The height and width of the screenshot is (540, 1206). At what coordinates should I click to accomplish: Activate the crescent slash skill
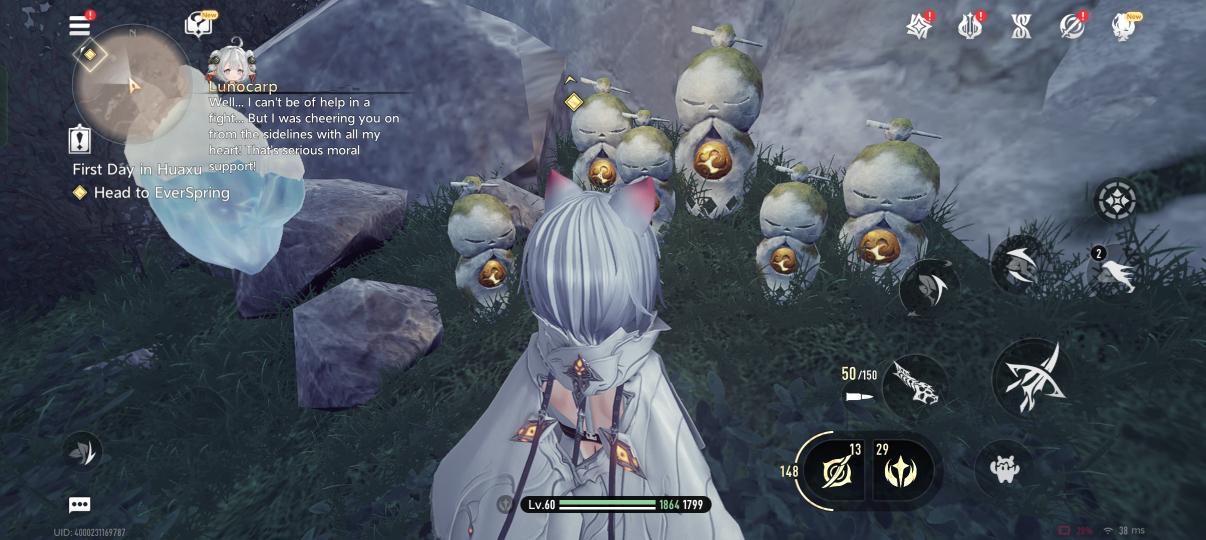[x=1020, y=263]
